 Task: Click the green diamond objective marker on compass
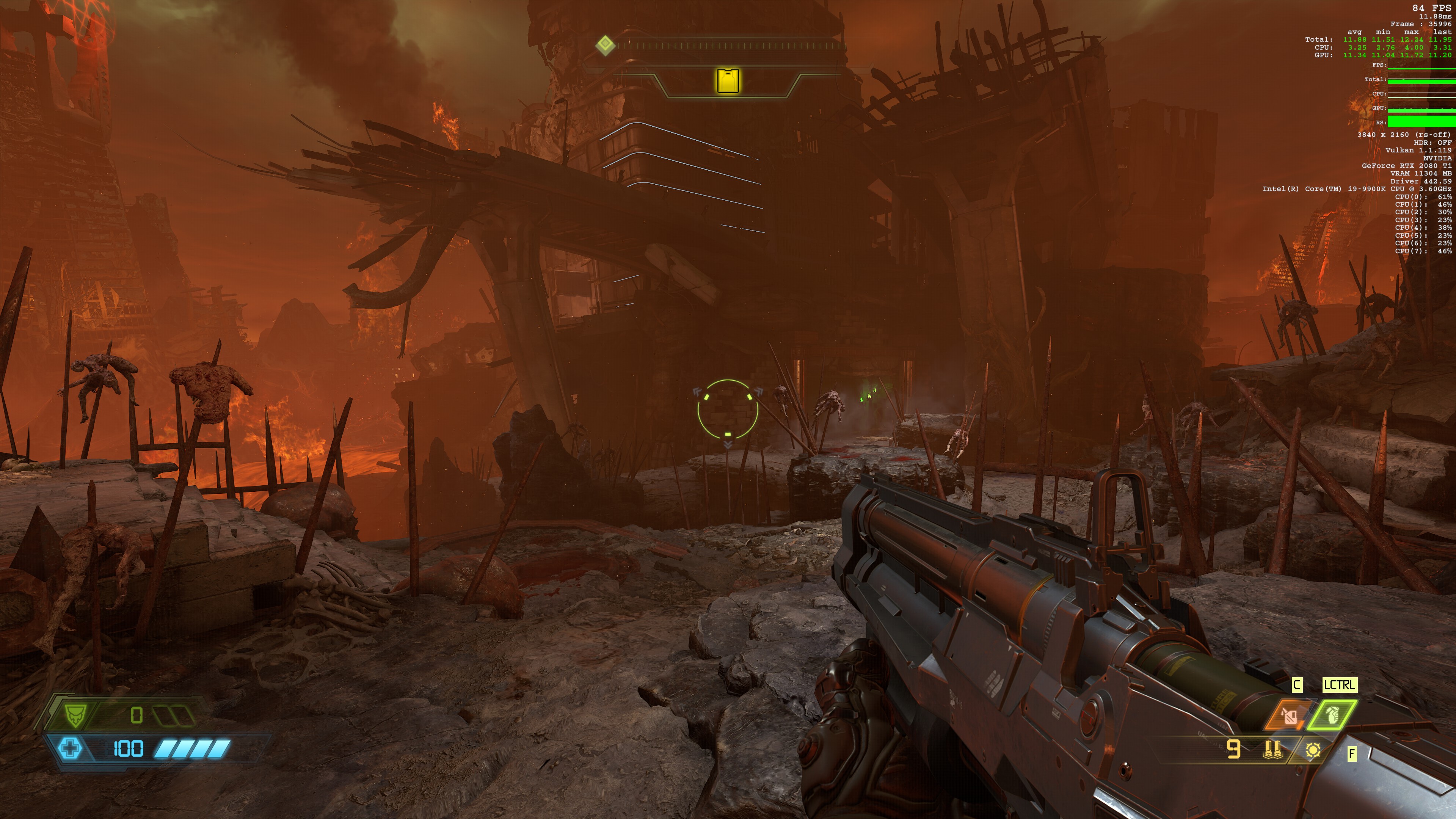pyautogui.click(x=606, y=45)
